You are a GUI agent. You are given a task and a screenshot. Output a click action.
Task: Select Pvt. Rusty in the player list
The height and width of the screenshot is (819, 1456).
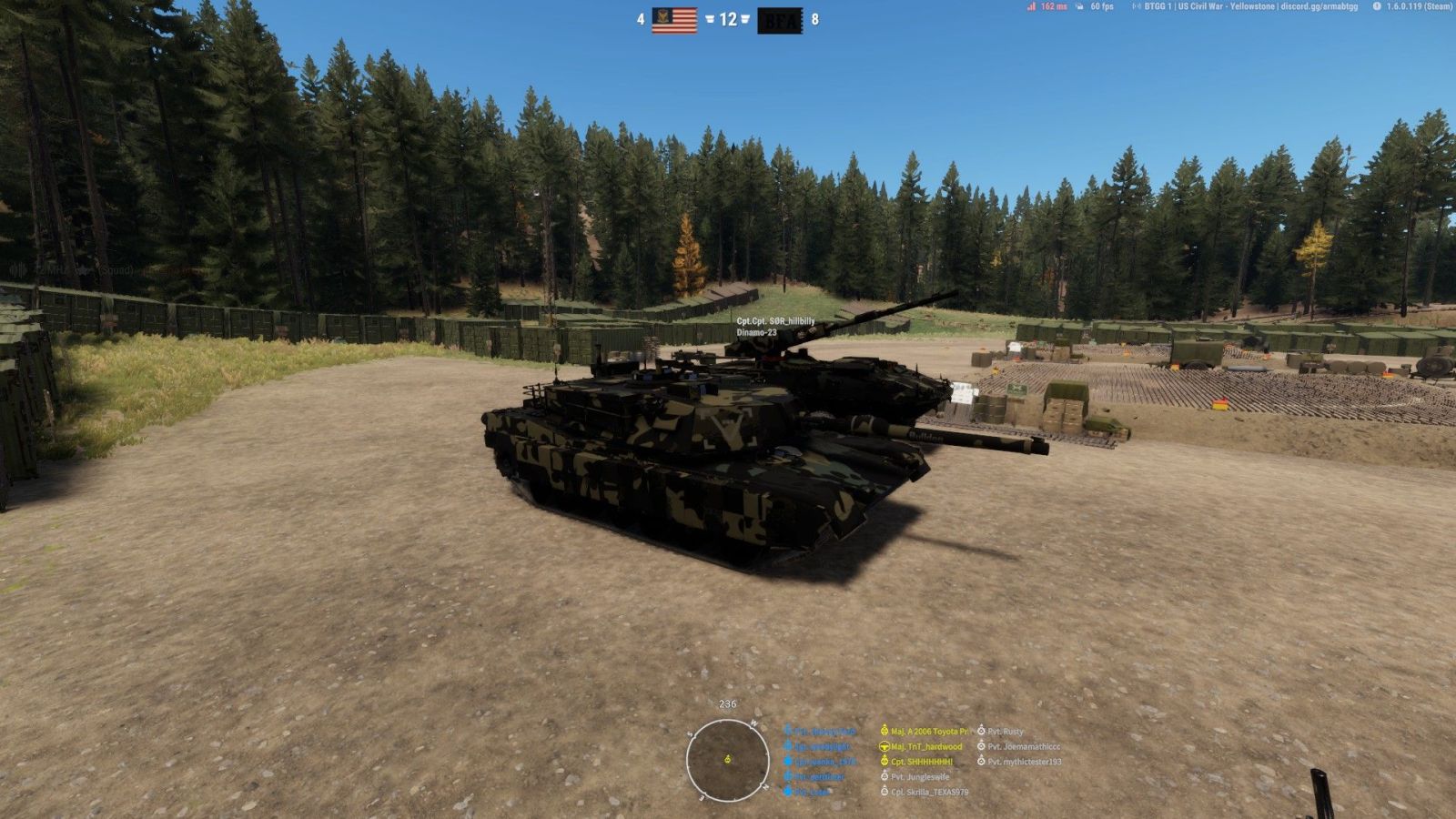1005,732
